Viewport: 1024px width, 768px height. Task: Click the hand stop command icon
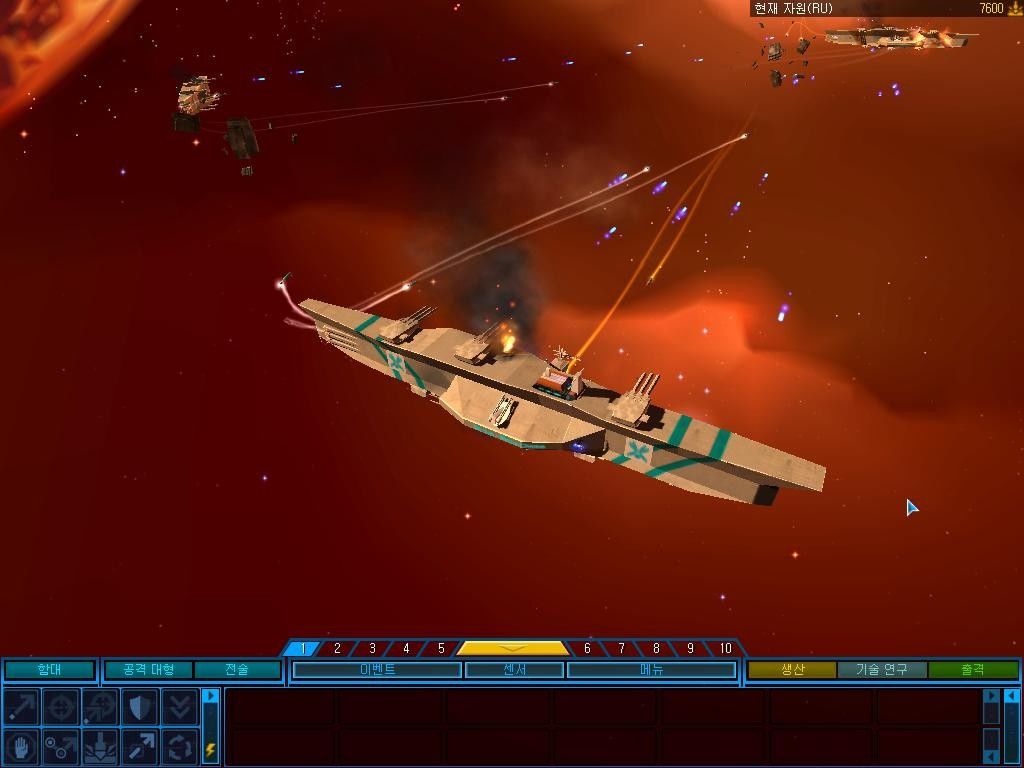click(x=21, y=746)
